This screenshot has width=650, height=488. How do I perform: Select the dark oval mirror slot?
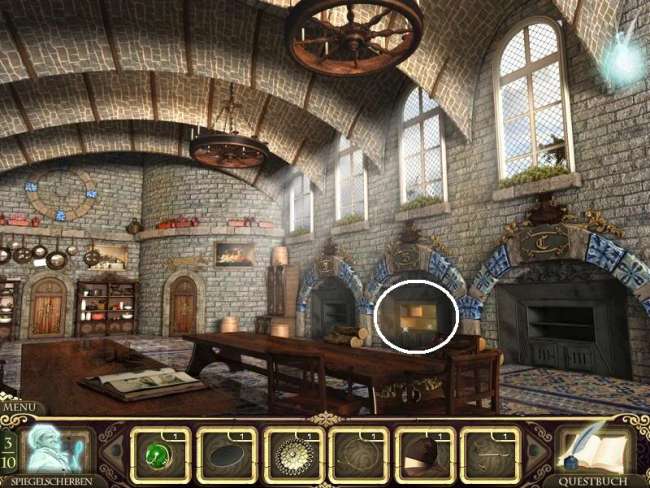click(x=227, y=455)
